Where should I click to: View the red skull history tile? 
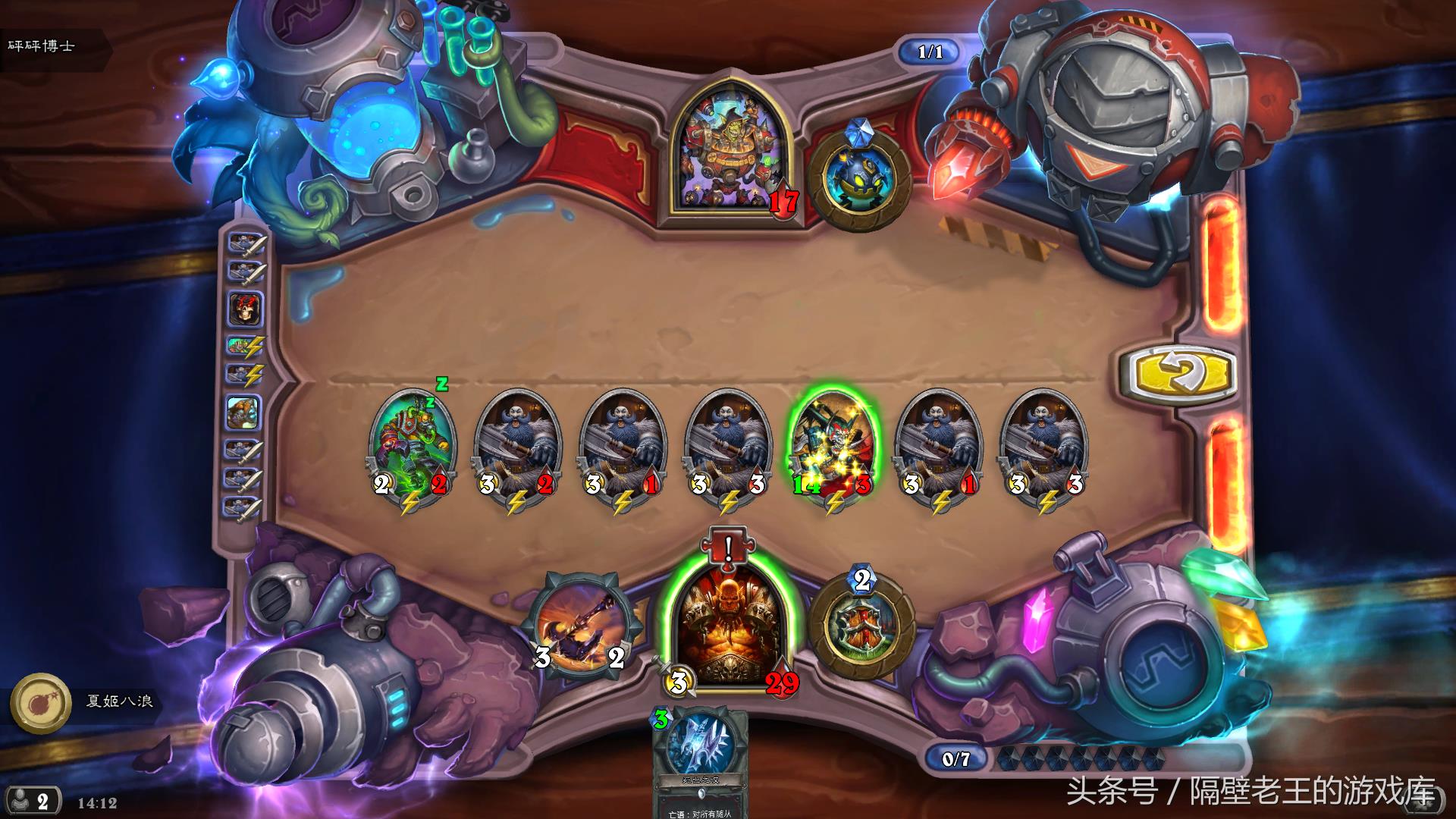[245, 308]
